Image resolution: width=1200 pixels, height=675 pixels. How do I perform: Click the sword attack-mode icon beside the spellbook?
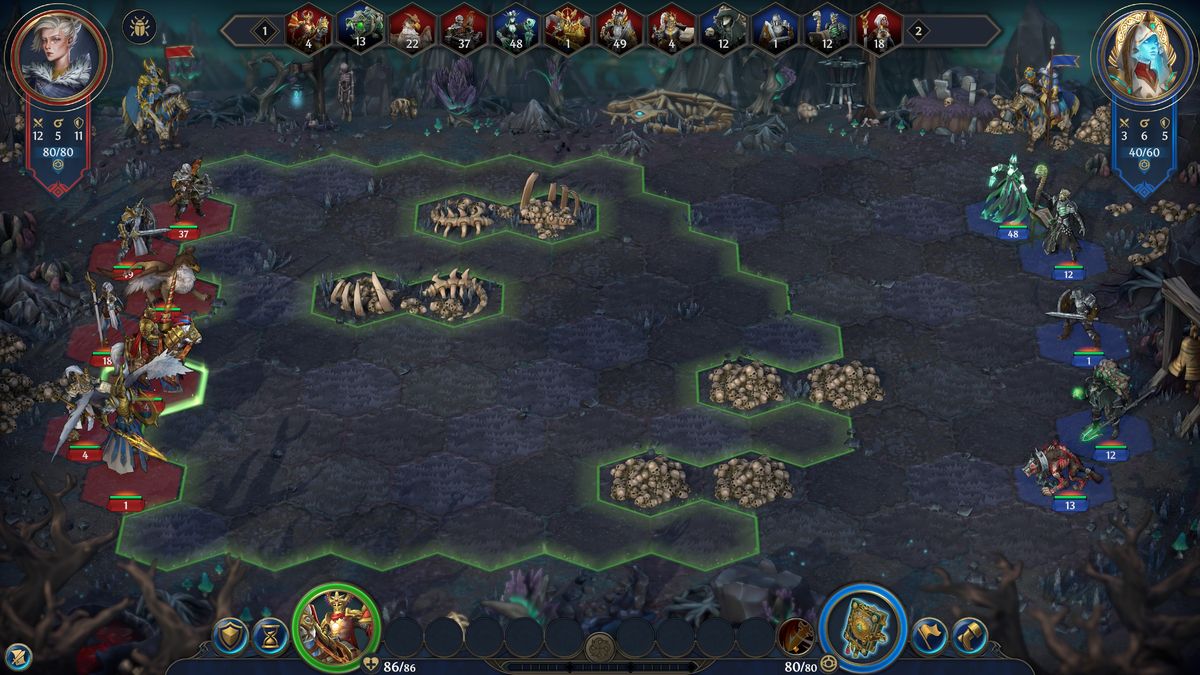(x=796, y=634)
